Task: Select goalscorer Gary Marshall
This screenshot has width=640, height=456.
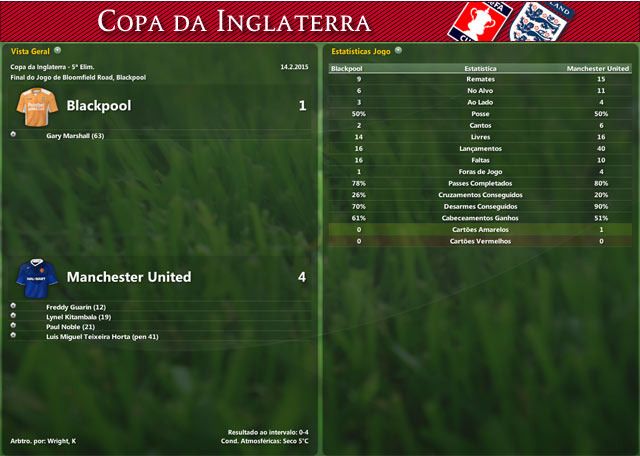Action: pos(75,135)
